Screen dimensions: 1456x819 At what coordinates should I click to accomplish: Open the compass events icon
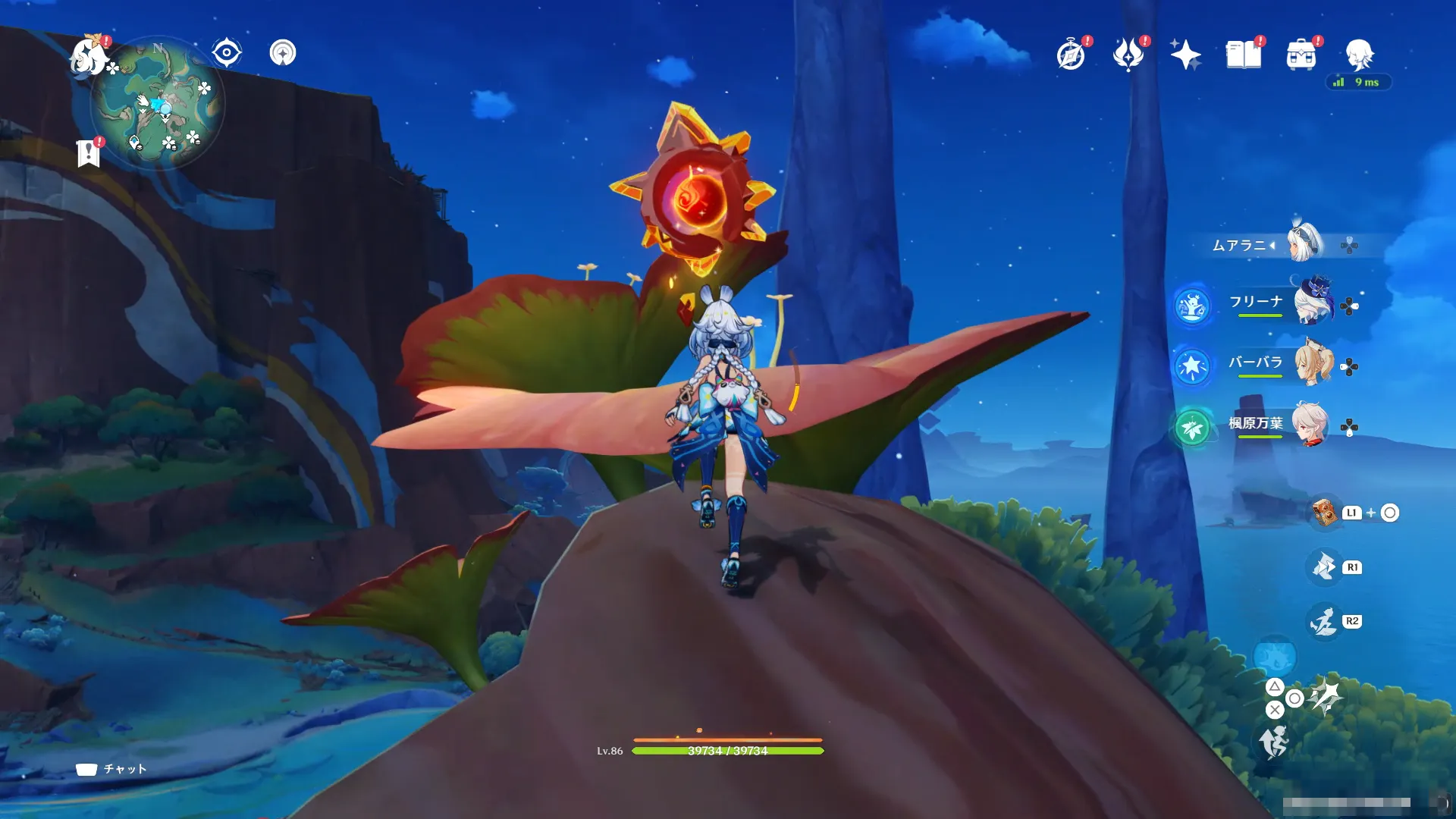1071,55
